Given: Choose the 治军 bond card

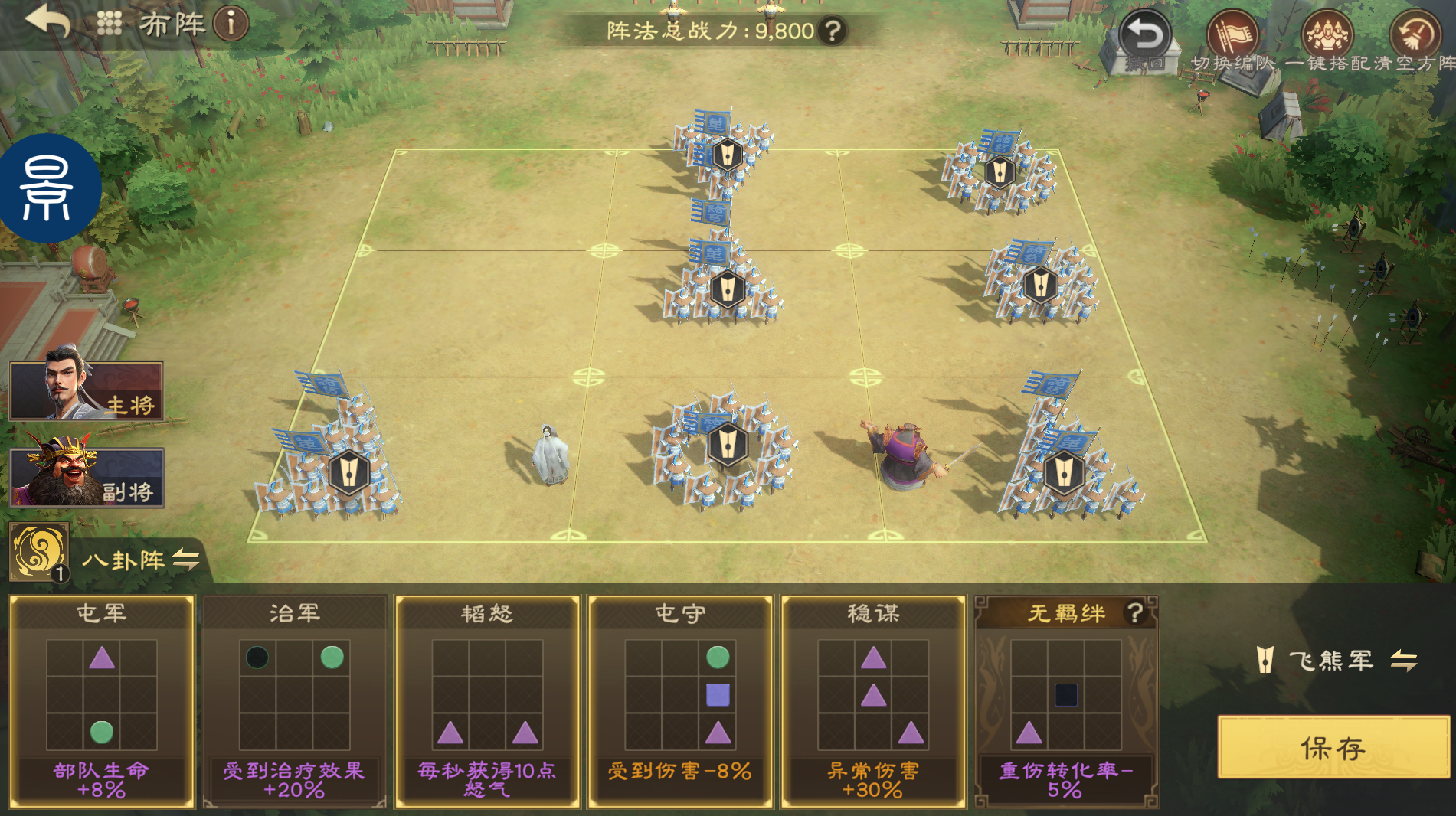Looking at the screenshot, I should (295, 701).
